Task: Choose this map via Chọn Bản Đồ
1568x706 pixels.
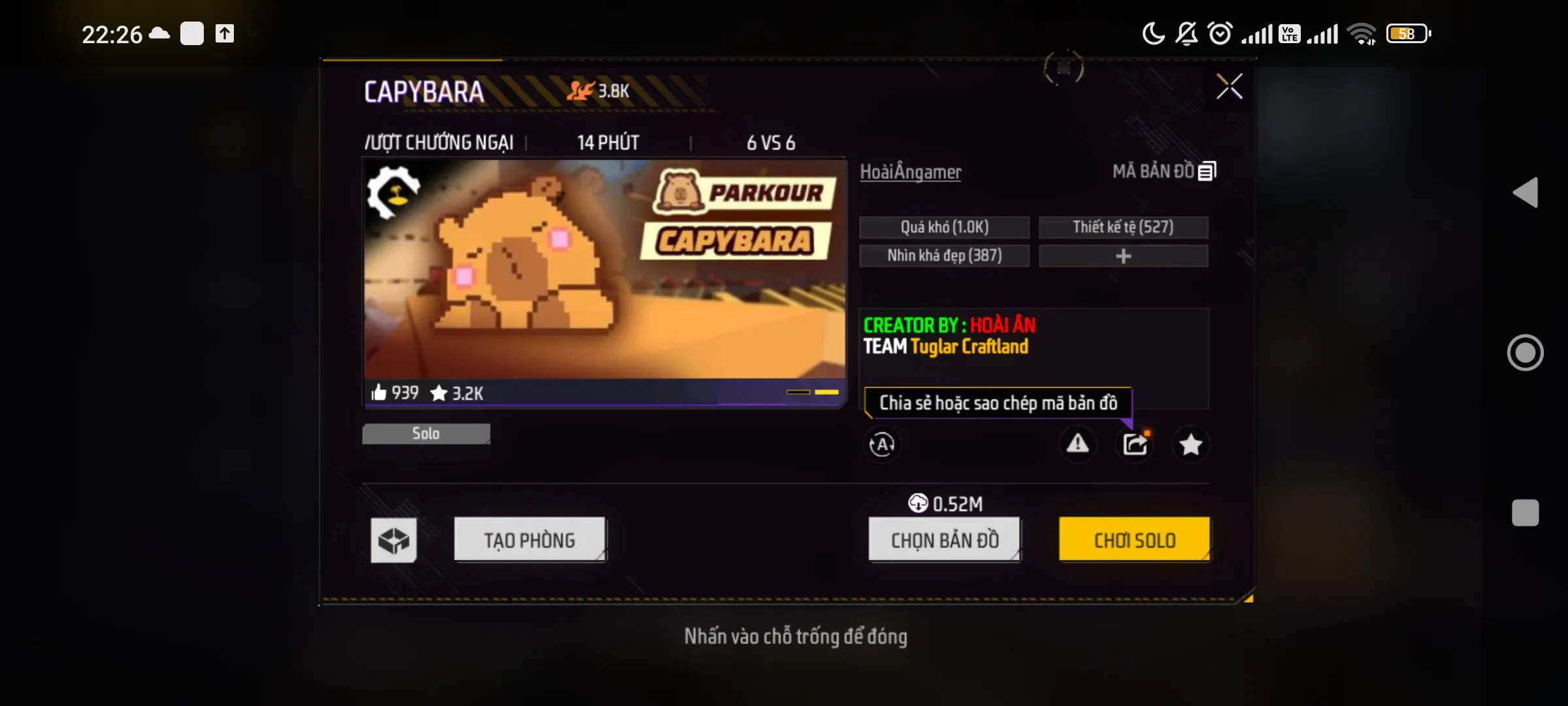Action: [x=945, y=540]
